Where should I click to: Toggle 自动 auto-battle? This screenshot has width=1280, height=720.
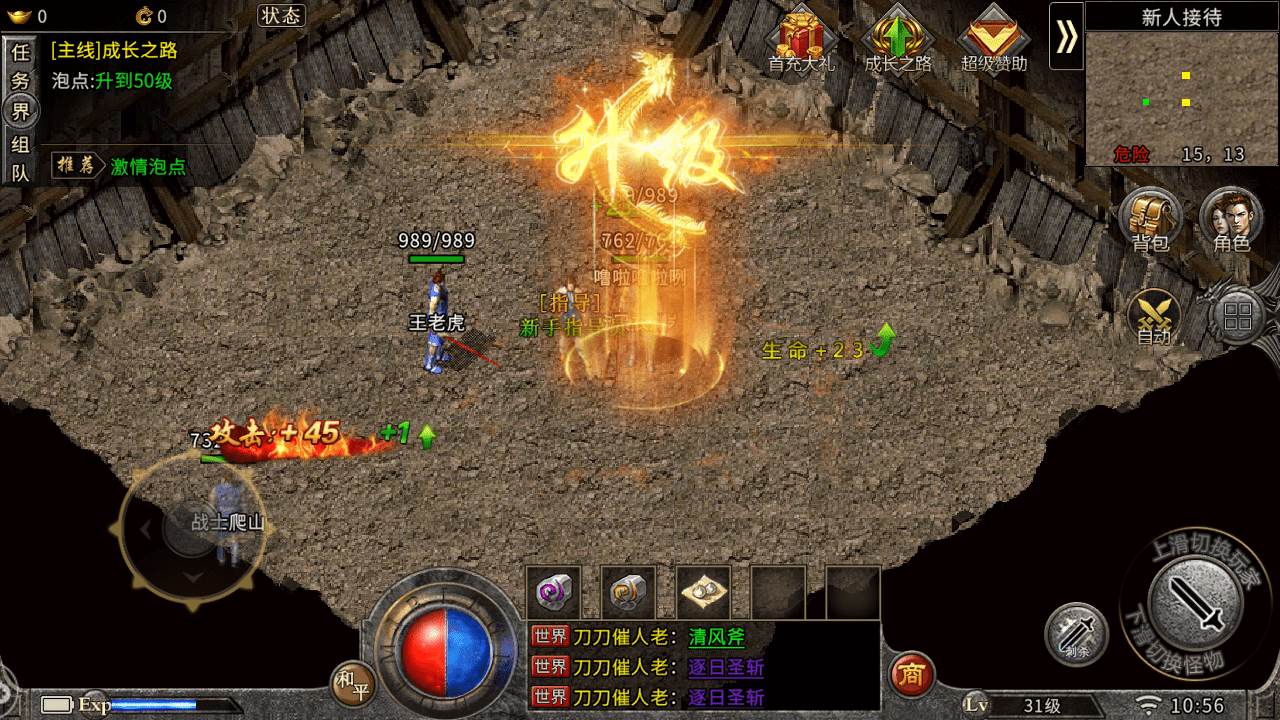click(1154, 318)
